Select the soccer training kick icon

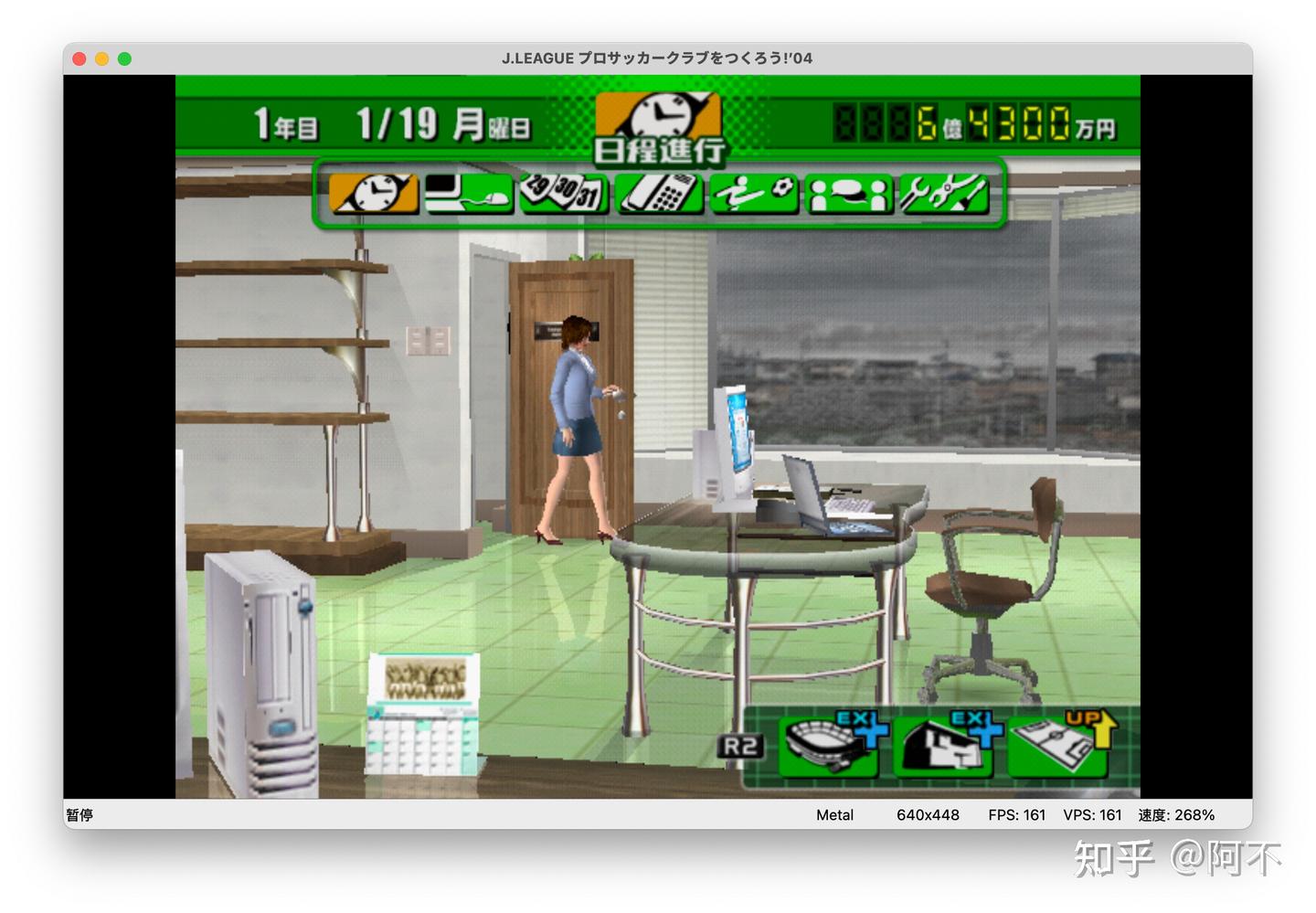pos(754,193)
